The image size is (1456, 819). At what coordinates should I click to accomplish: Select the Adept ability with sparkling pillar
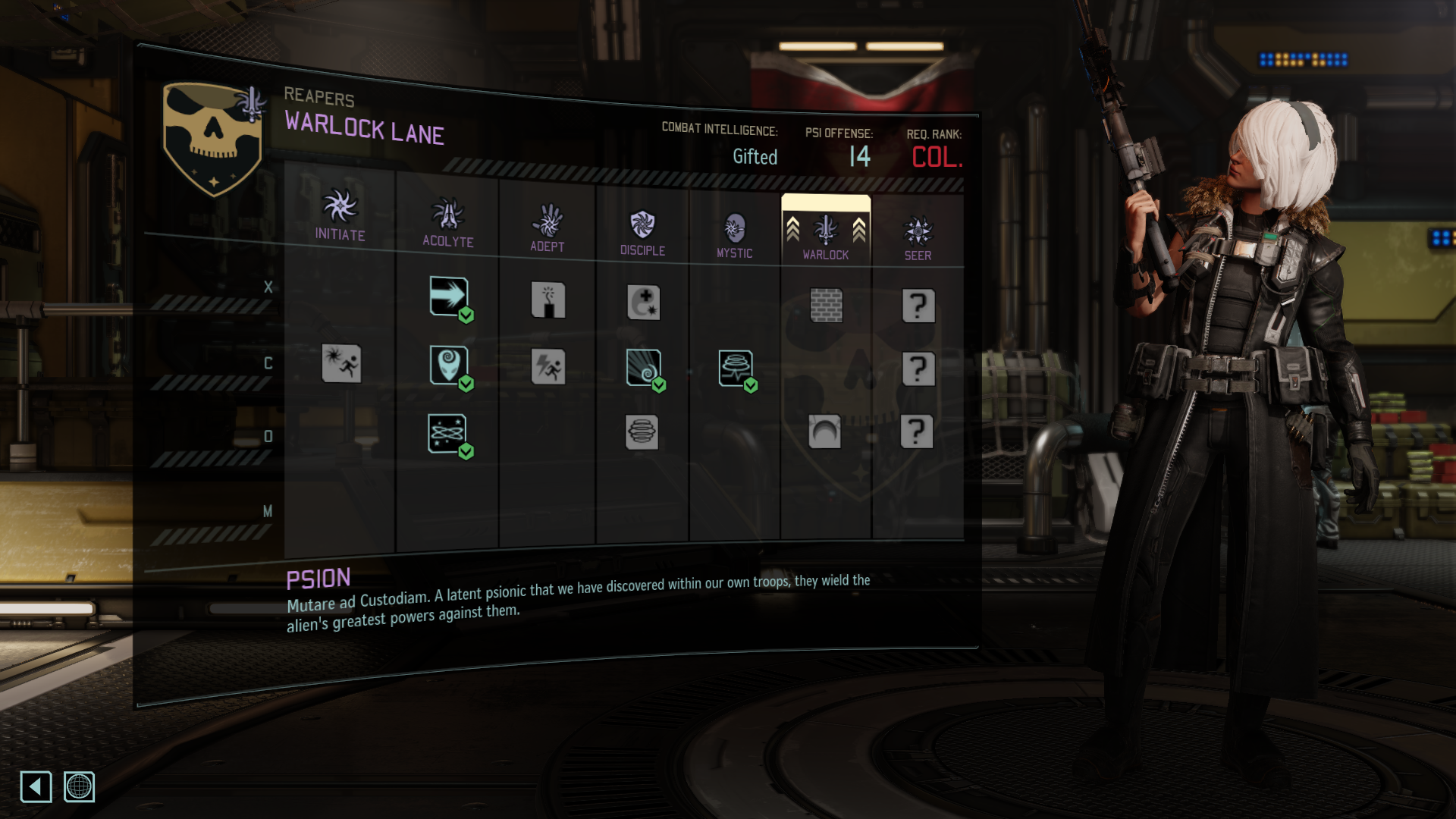click(x=548, y=300)
